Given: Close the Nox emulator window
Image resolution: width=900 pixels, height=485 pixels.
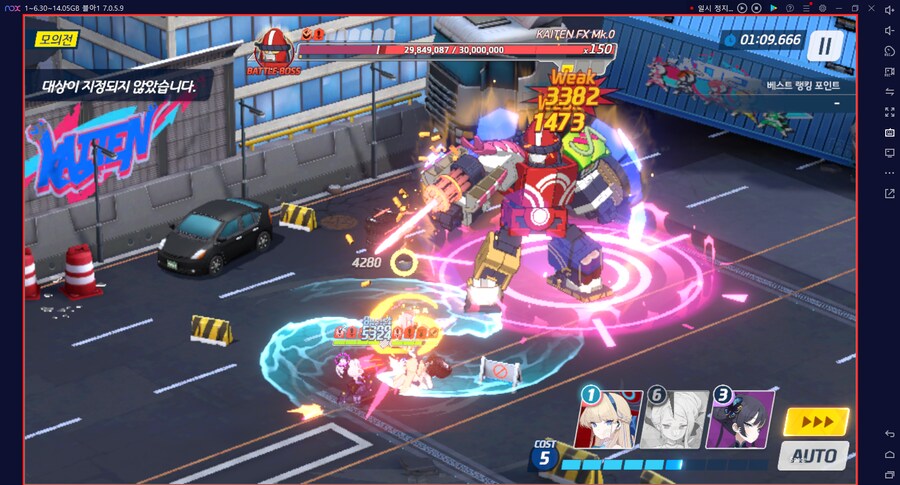Looking at the screenshot, I should coord(872,8).
